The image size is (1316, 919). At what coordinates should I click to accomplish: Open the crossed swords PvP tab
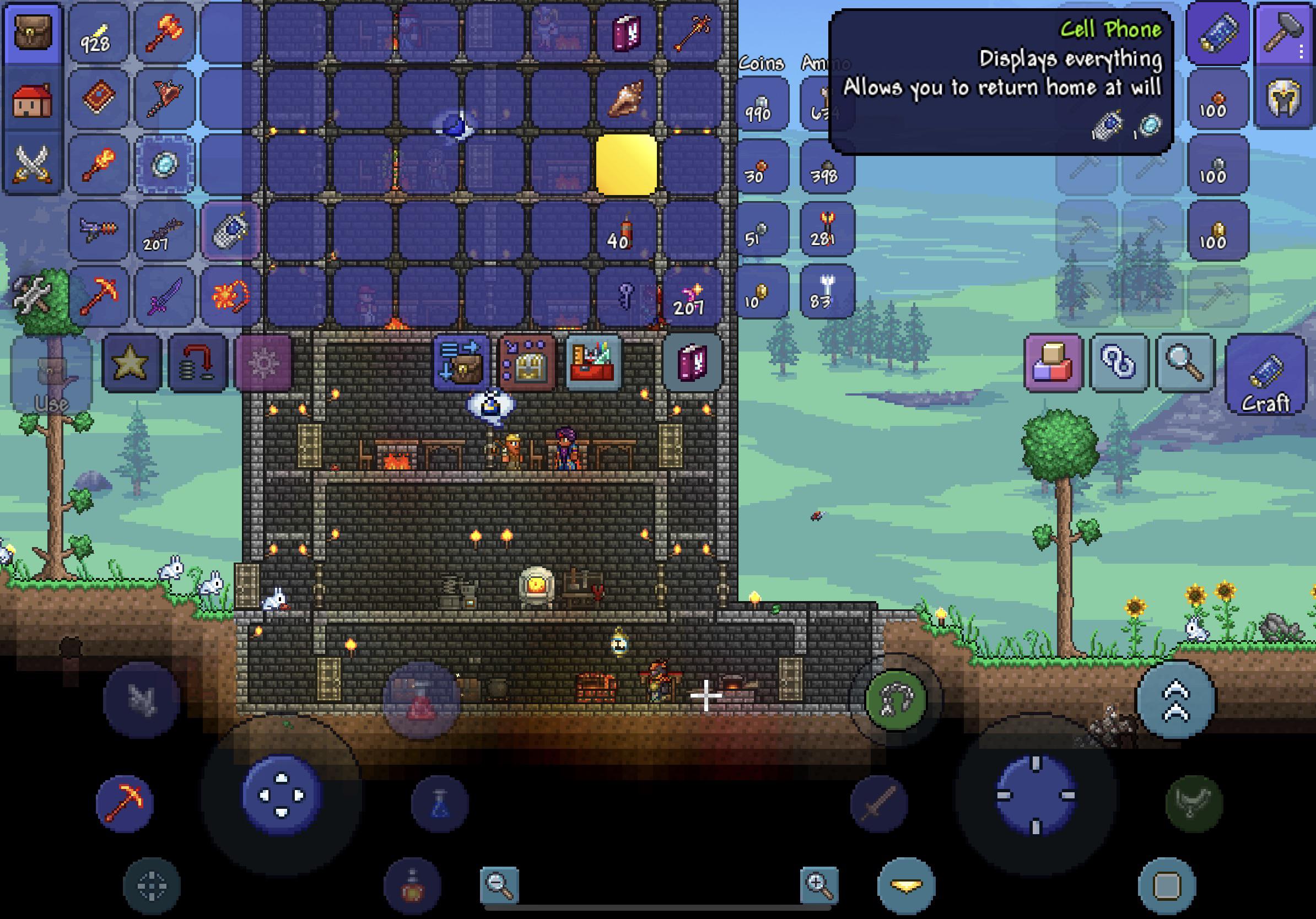(x=33, y=164)
